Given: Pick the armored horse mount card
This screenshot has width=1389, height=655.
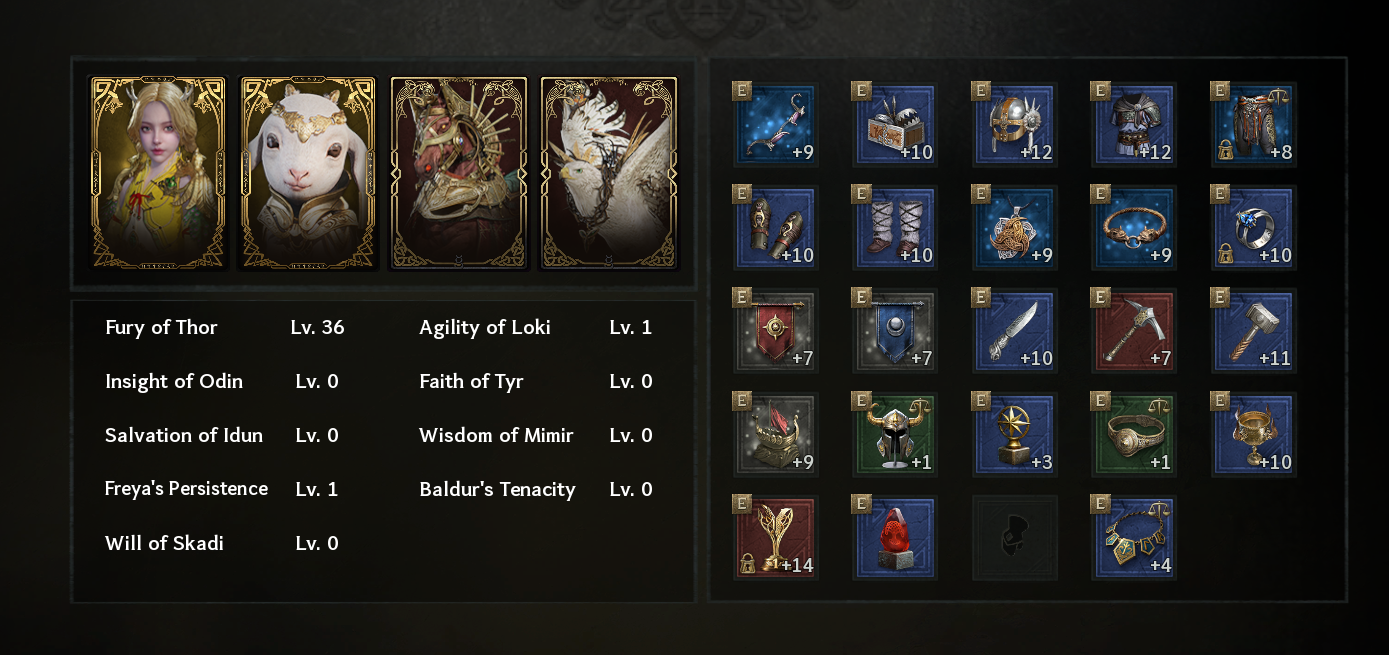Looking at the screenshot, I should tap(458, 172).
